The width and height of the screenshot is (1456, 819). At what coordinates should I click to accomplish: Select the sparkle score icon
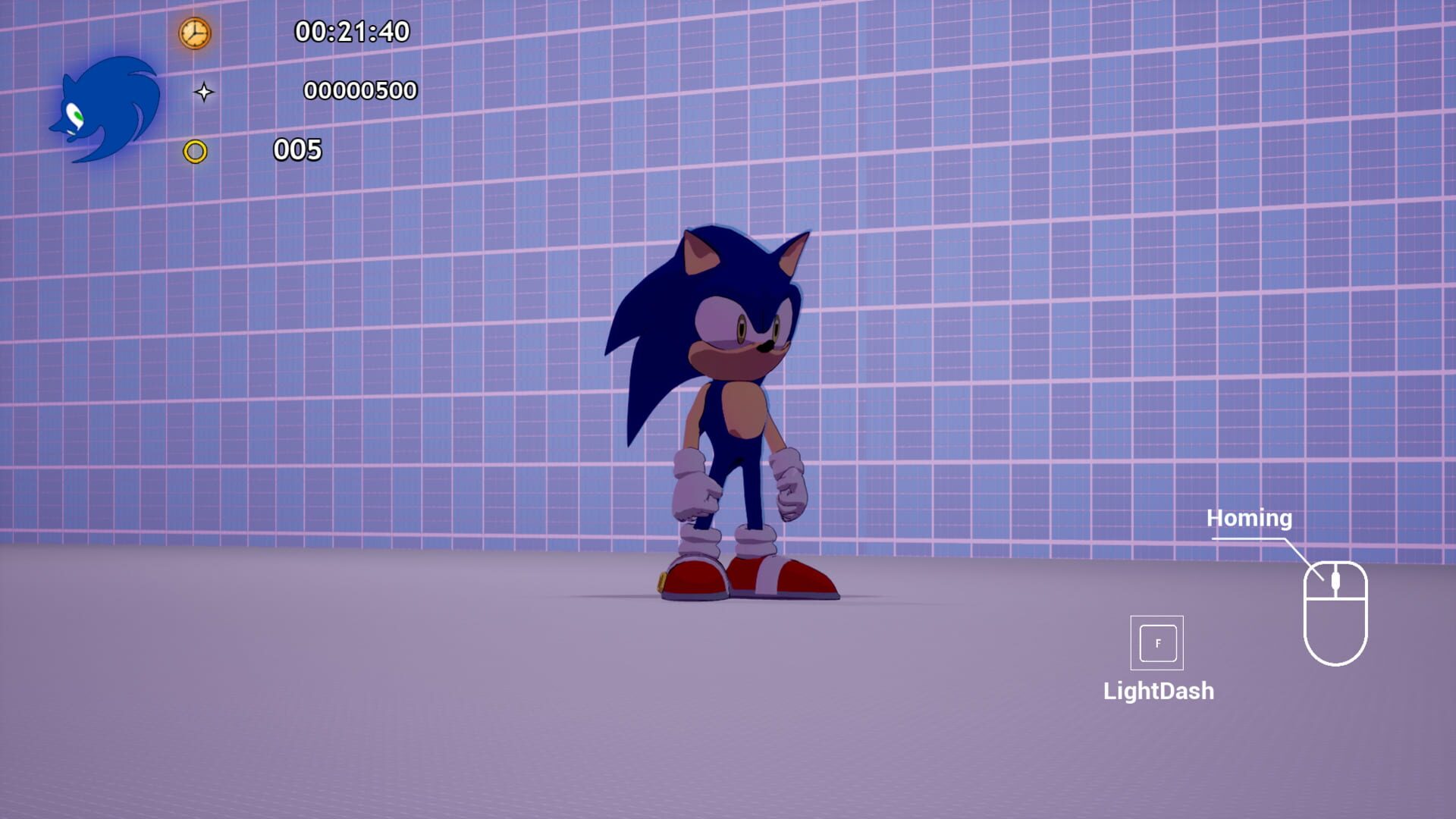click(x=206, y=92)
